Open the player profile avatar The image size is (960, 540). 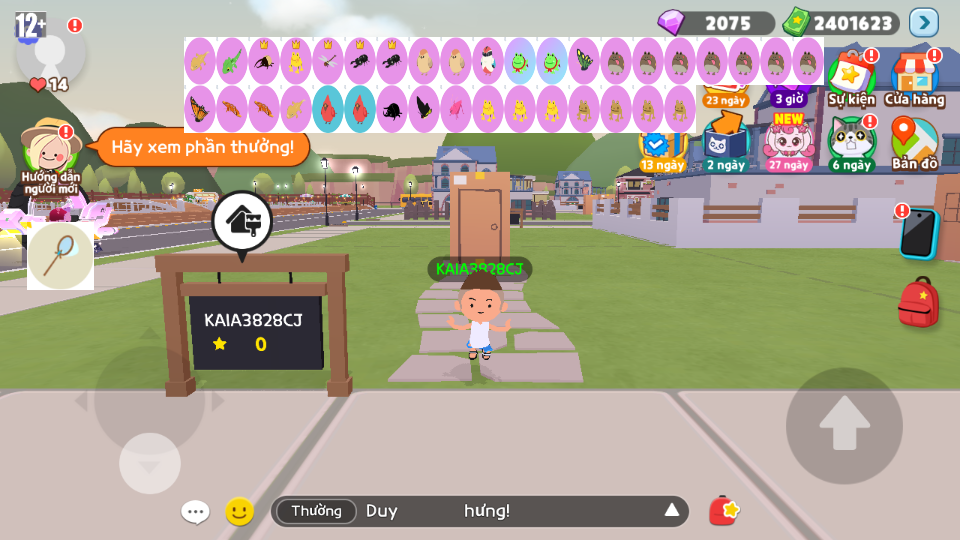[x=50, y=50]
